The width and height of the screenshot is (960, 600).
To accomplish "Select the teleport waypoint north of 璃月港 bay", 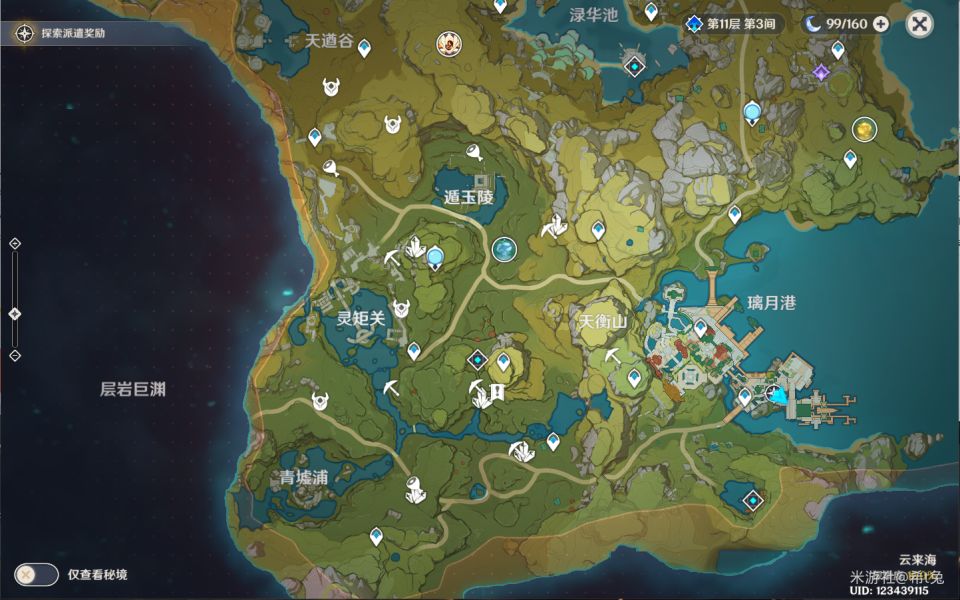I will click(734, 214).
